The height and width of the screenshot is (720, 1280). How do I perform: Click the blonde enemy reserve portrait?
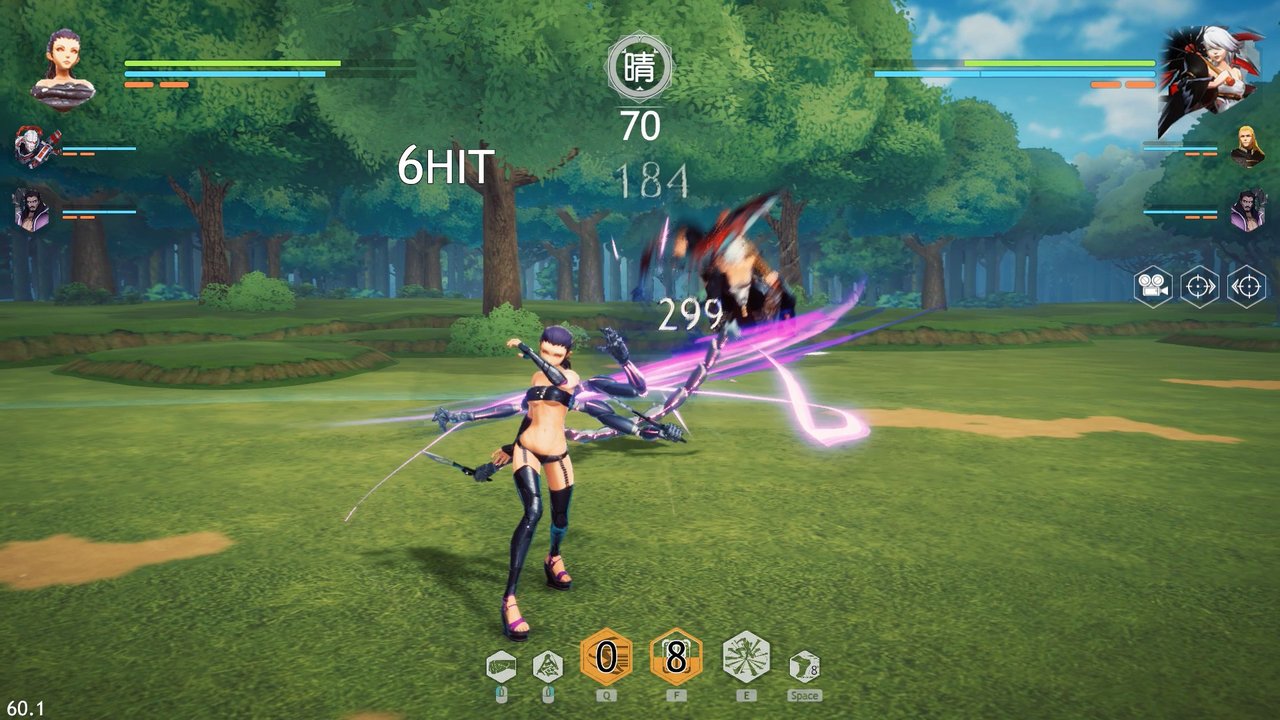[x=1246, y=146]
